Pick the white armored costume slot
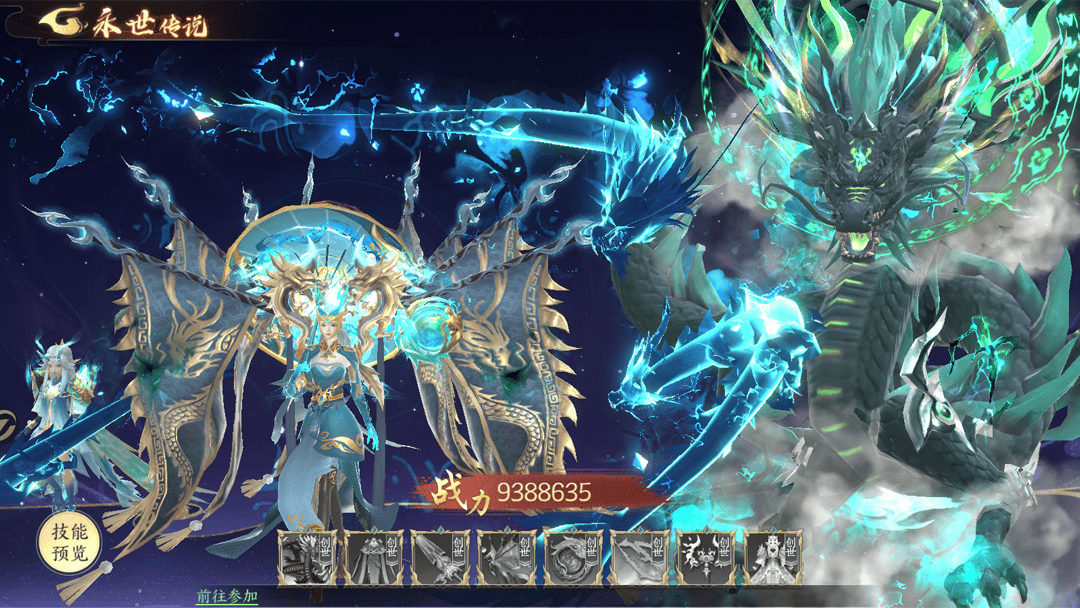 (x=772, y=557)
